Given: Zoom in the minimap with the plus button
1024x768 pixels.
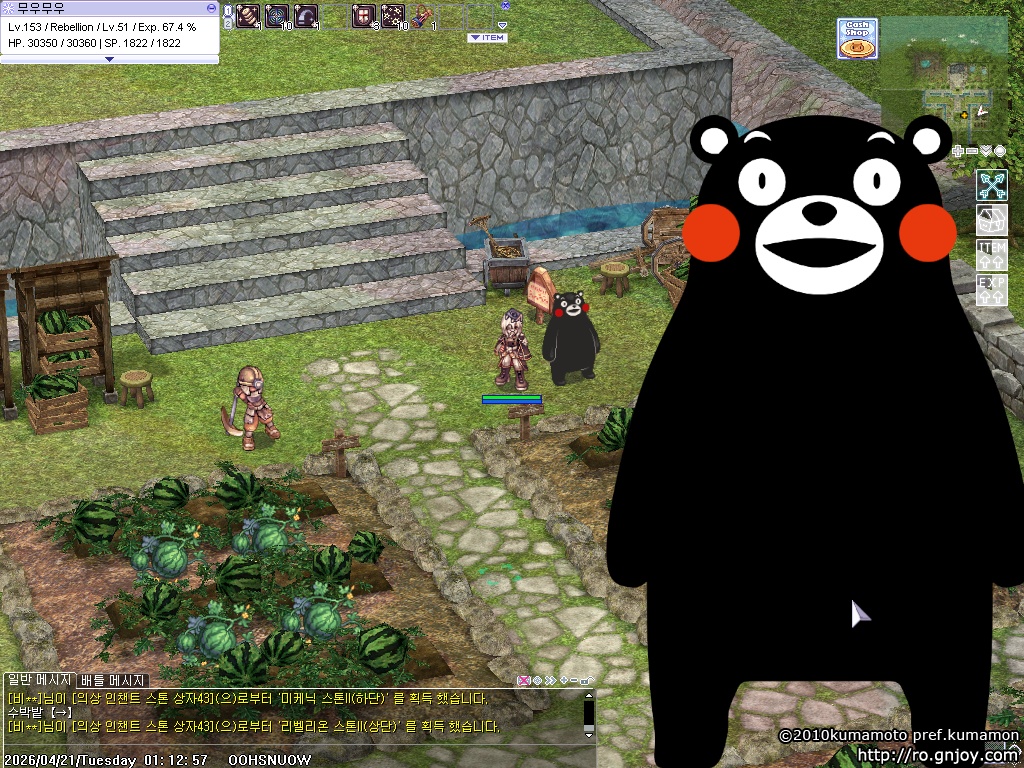Looking at the screenshot, I should coord(958,151).
